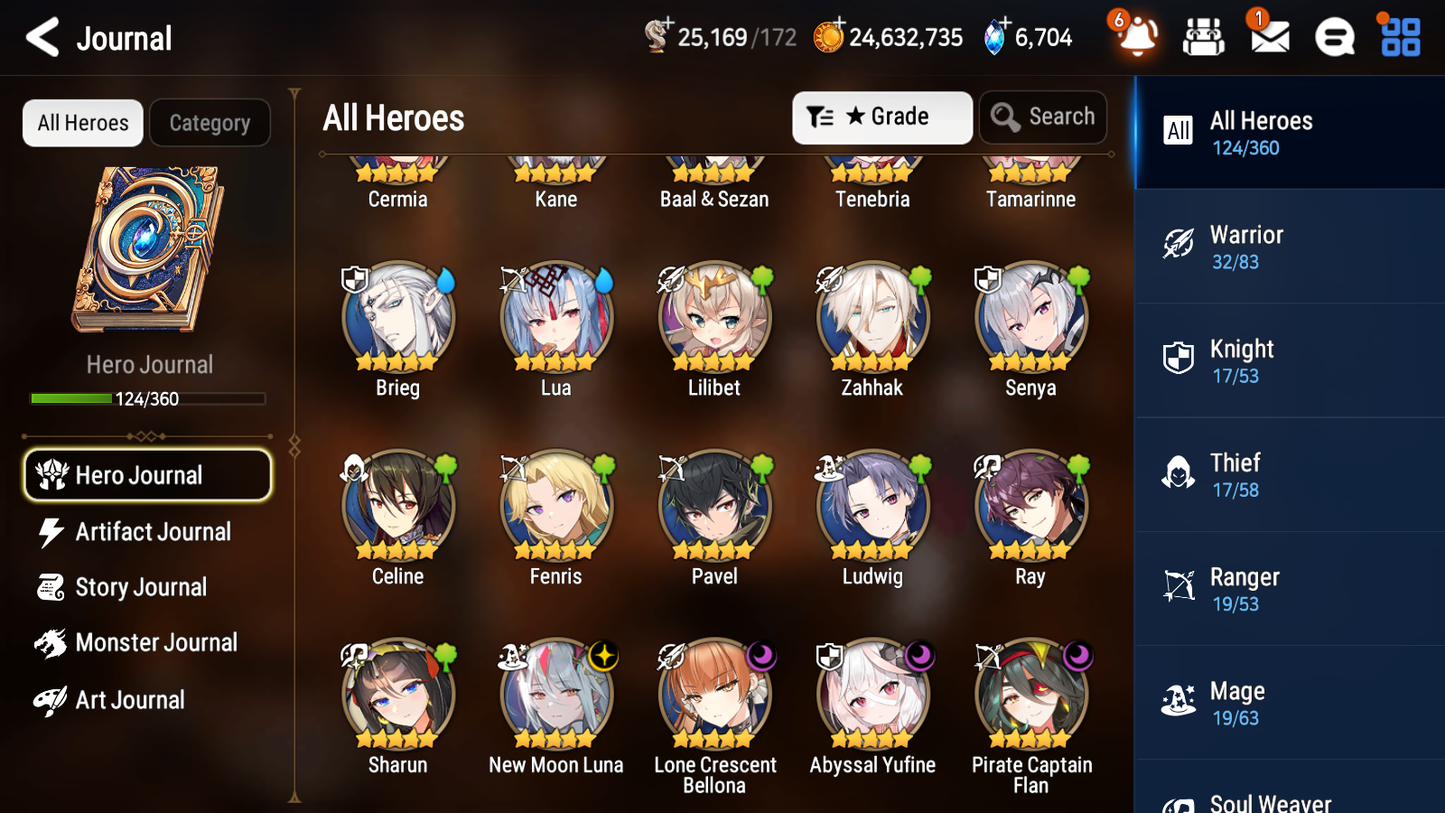Open the Grade filter dropdown
This screenshot has width=1445, height=813.
click(882, 117)
